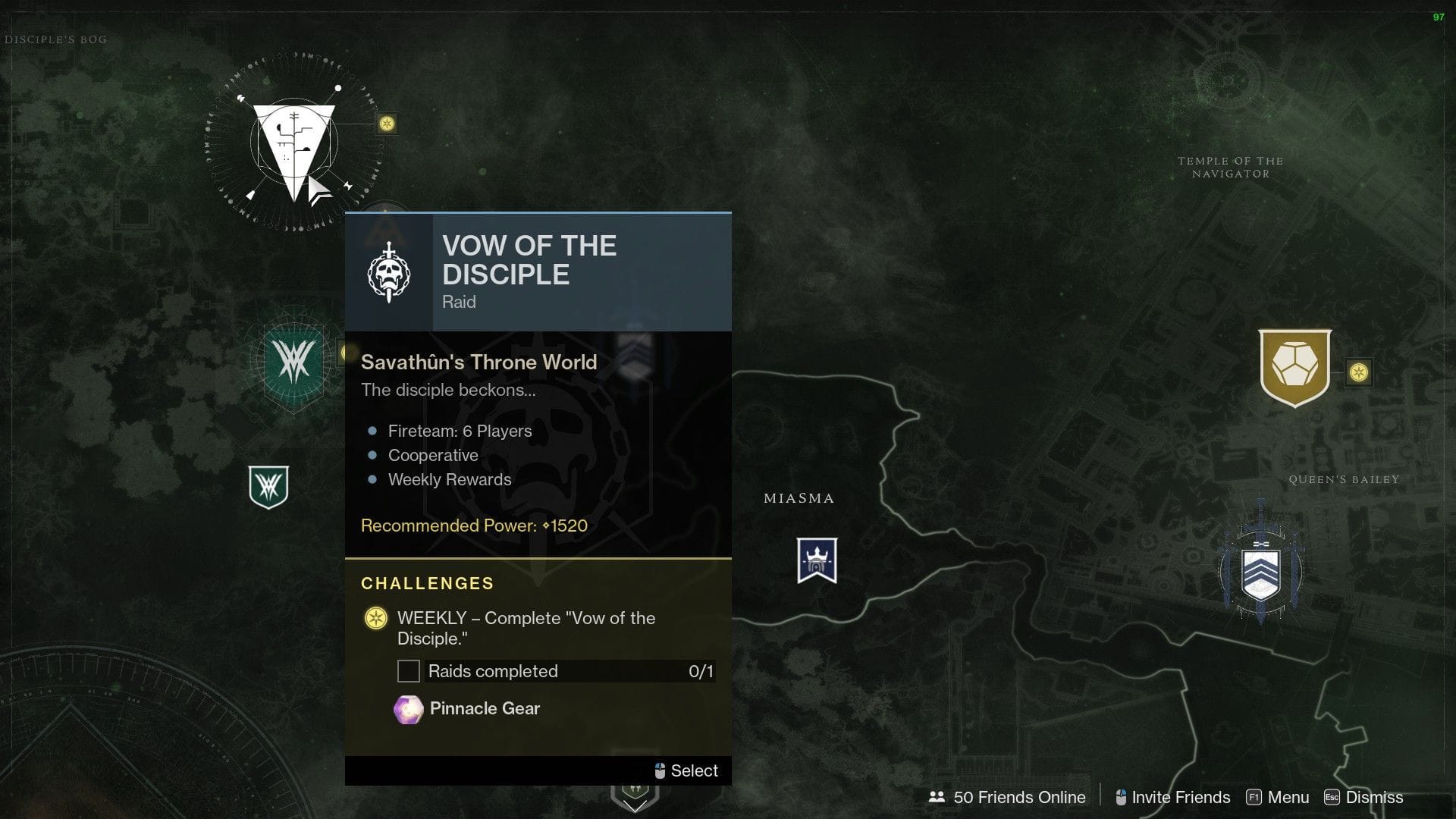The width and height of the screenshot is (1456, 819).
Task: Click Invite Friends
Action: pyautogui.click(x=1180, y=797)
